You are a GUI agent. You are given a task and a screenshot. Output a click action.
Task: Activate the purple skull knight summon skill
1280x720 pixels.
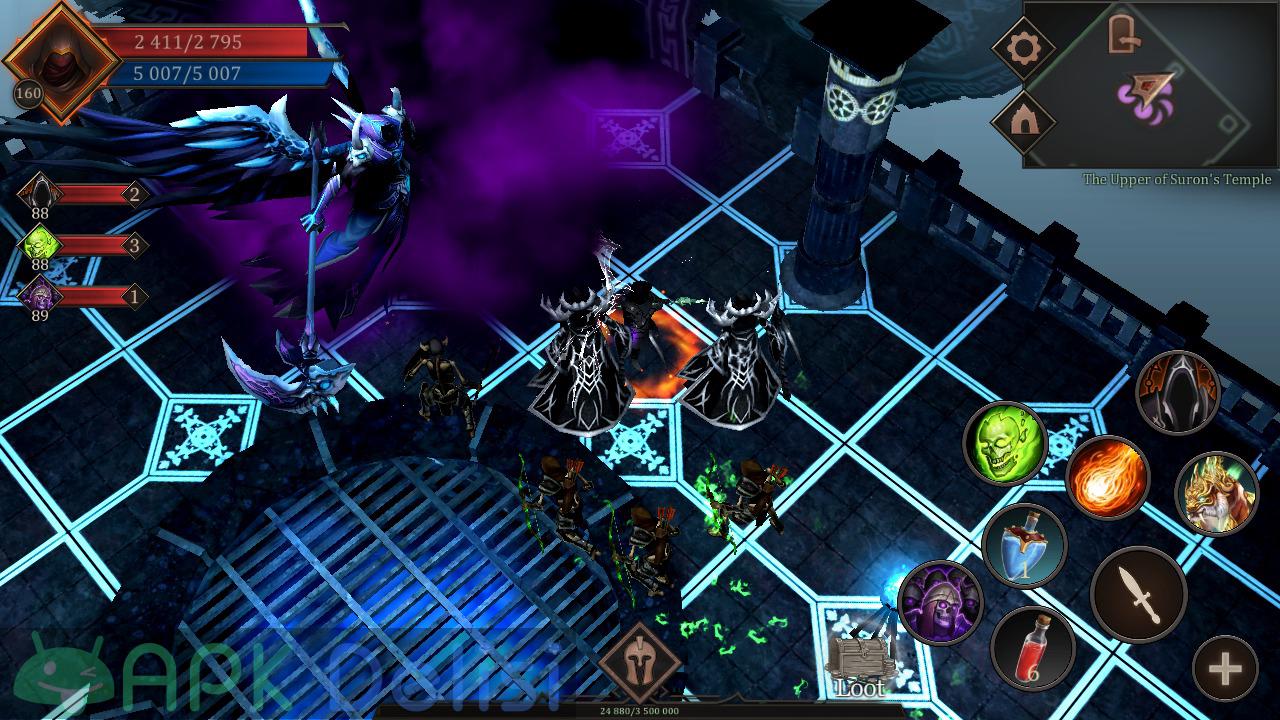pyautogui.click(x=940, y=602)
